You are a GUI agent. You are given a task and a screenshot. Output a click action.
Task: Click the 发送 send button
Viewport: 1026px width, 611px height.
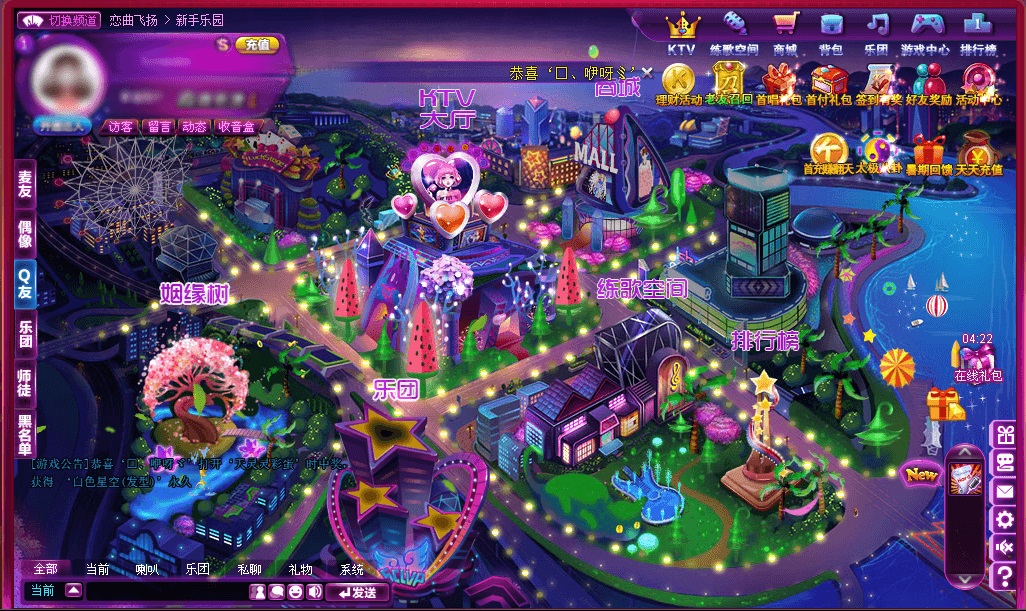[358, 592]
